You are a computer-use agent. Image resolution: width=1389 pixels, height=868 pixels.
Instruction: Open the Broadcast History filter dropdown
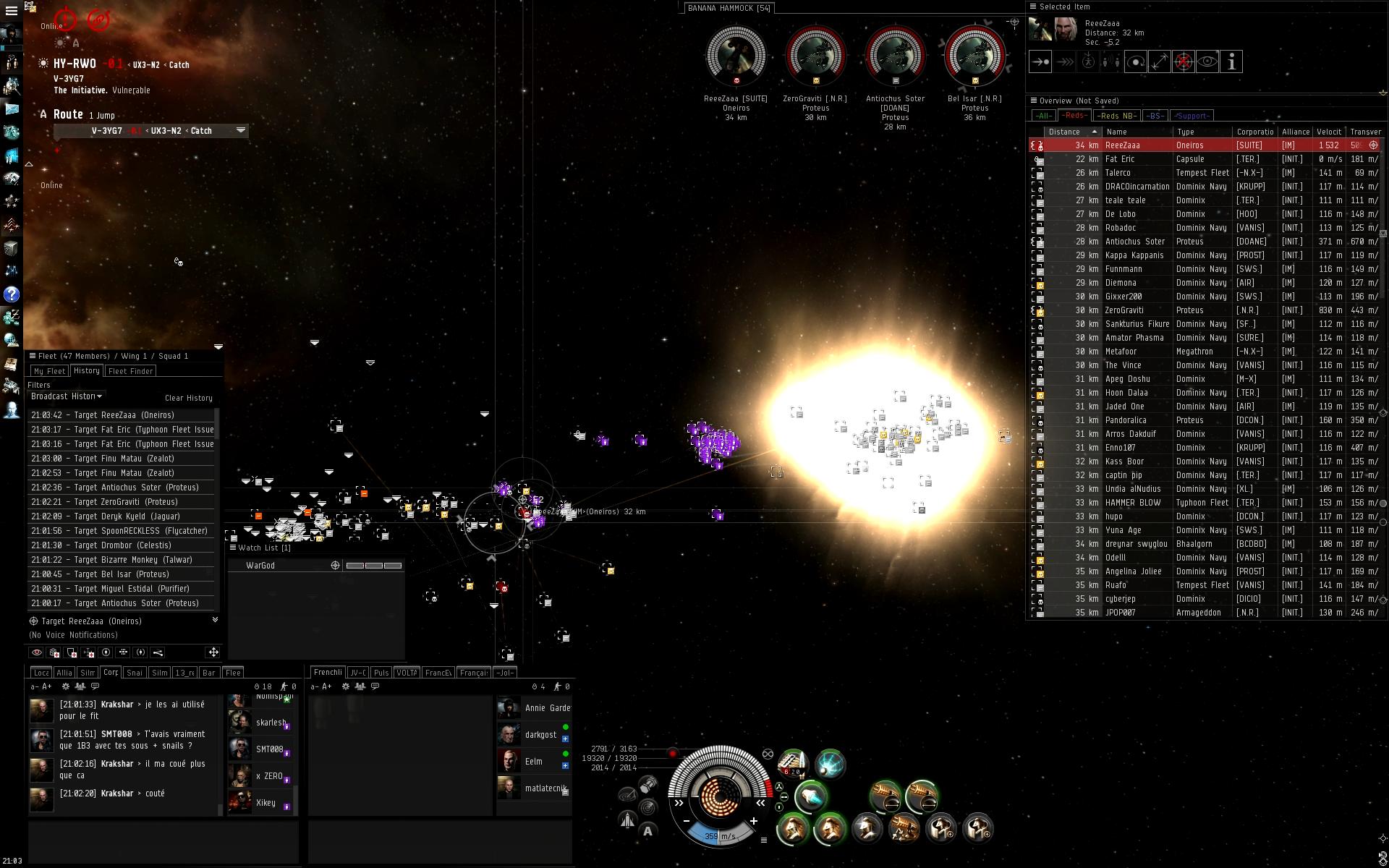[66, 396]
